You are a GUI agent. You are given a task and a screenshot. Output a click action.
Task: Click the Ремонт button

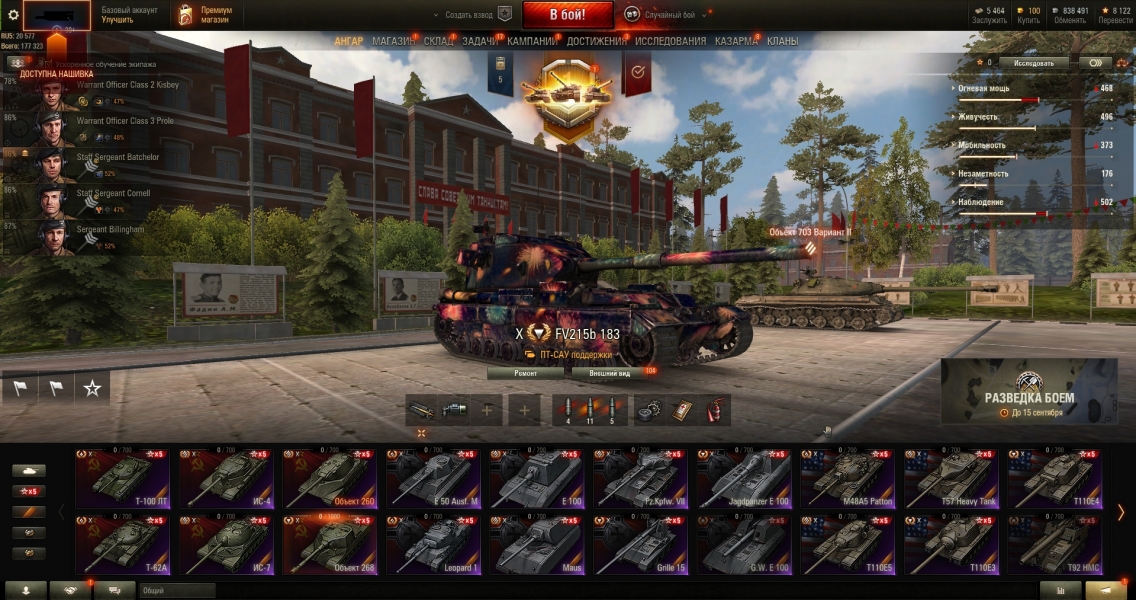(526, 373)
